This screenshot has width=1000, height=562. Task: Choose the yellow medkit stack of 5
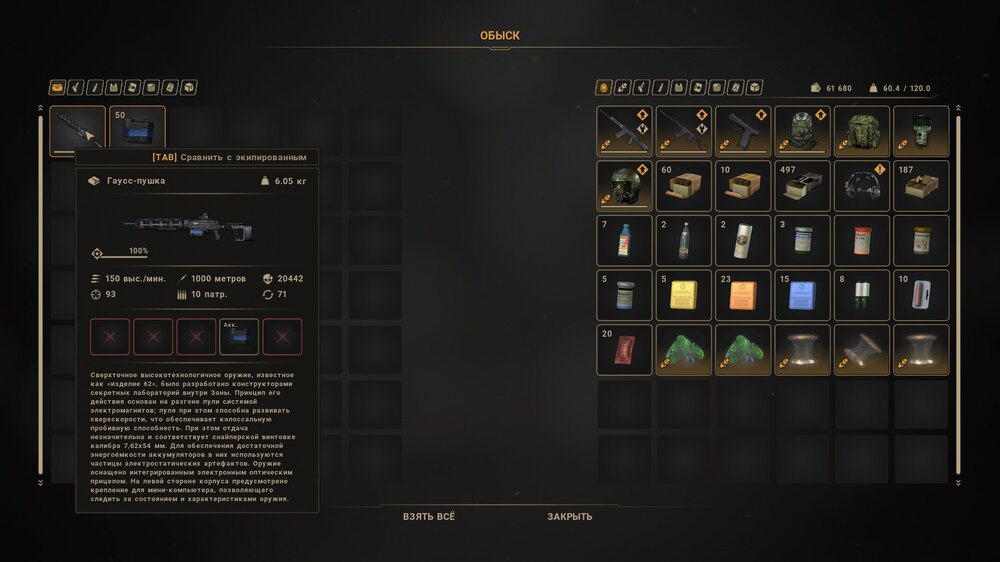pos(684,295)
